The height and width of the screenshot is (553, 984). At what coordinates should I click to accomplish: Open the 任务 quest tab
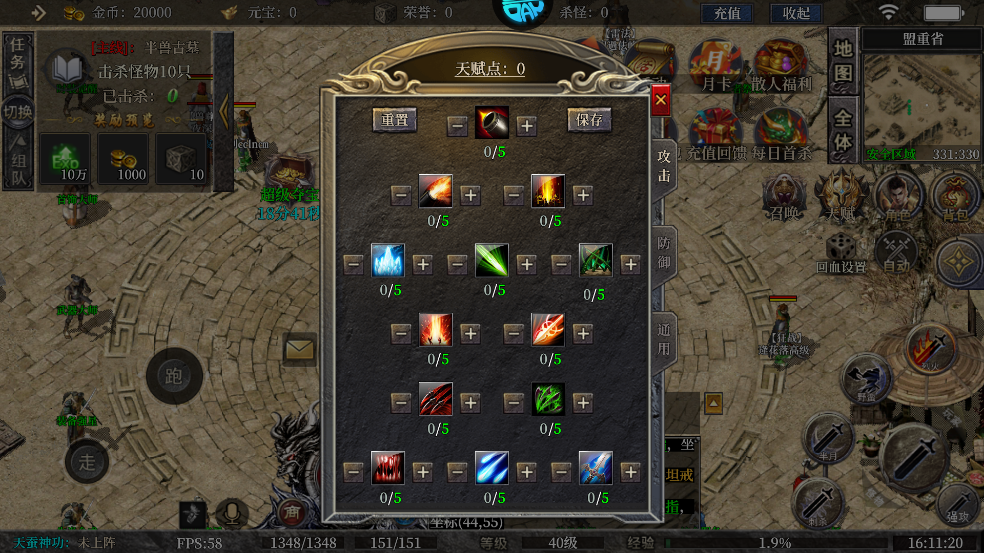(18, 59)
